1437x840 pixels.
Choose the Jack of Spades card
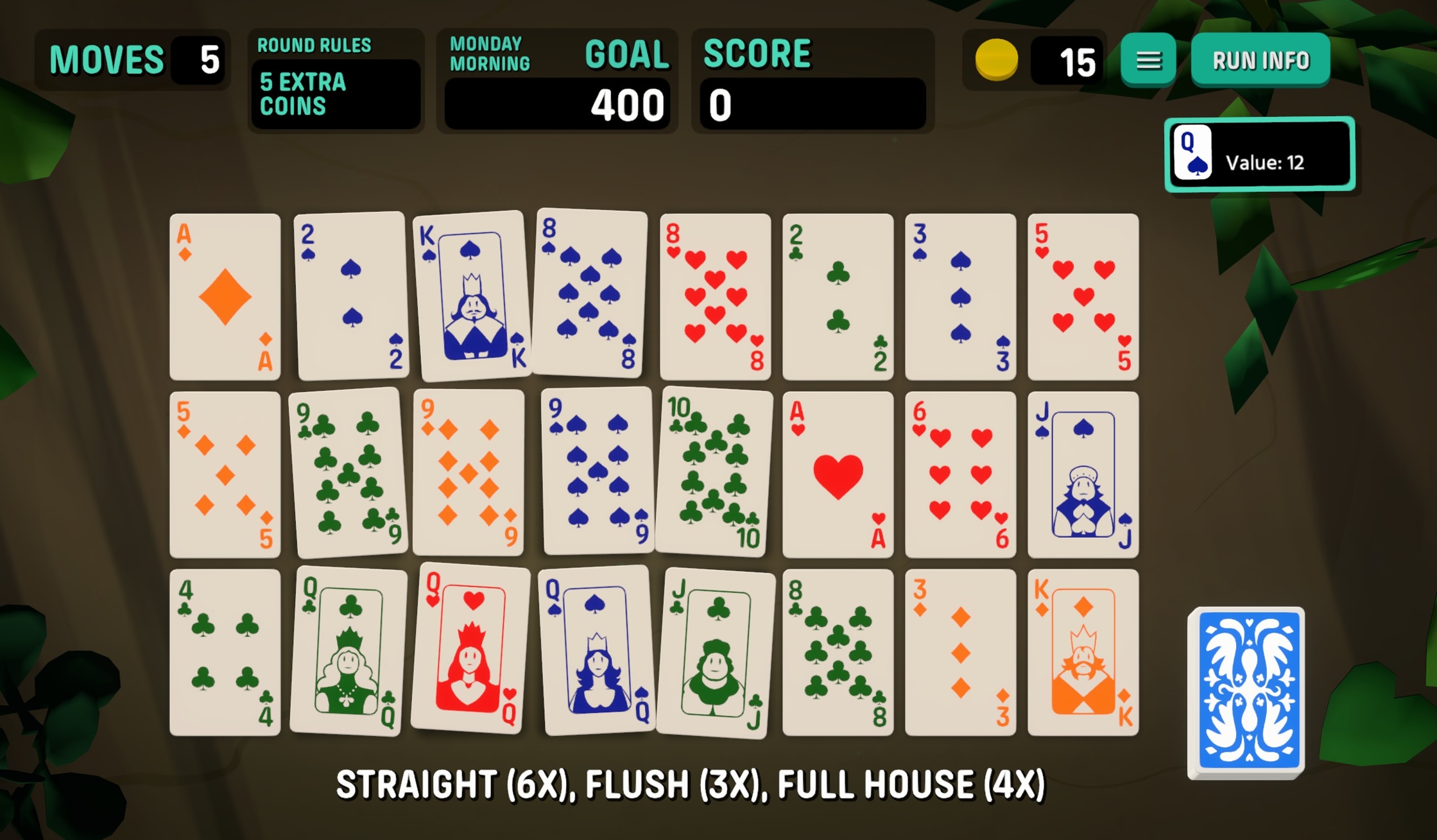(1083, 475)
